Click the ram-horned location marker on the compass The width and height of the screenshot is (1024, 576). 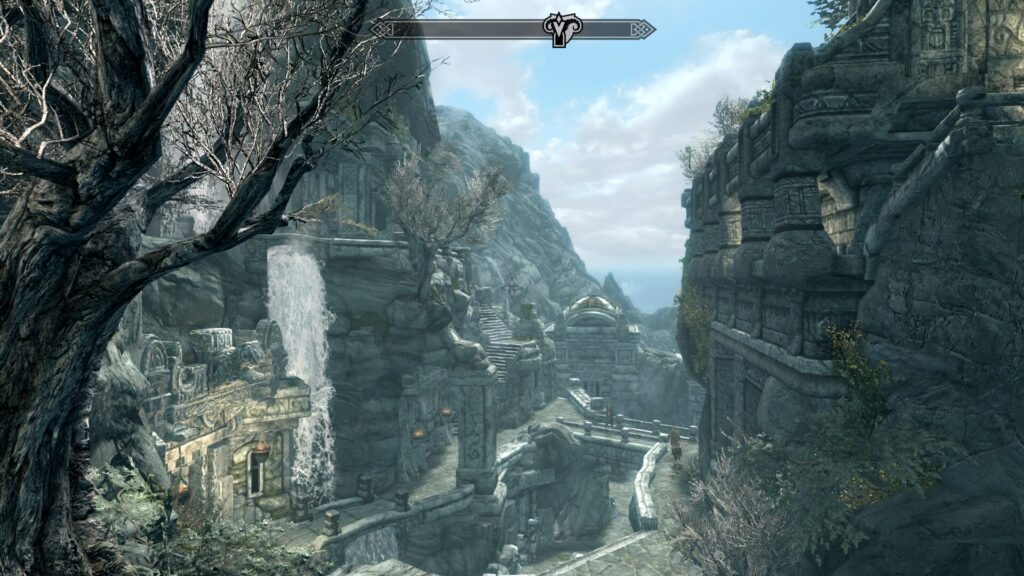(x=561, y=29)
